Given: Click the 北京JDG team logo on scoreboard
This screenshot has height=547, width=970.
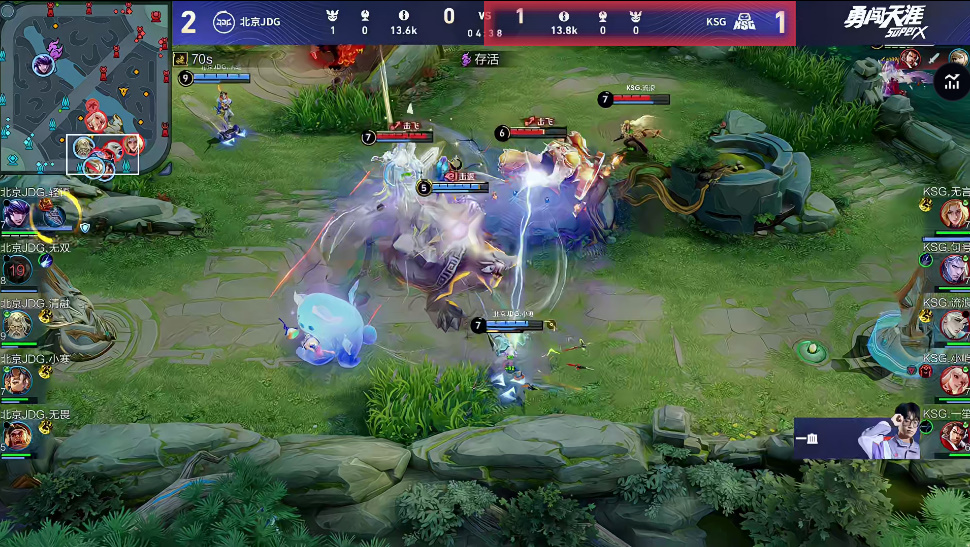Looking at the screenshot, I should pyautogui.click(x=225, y=22).
